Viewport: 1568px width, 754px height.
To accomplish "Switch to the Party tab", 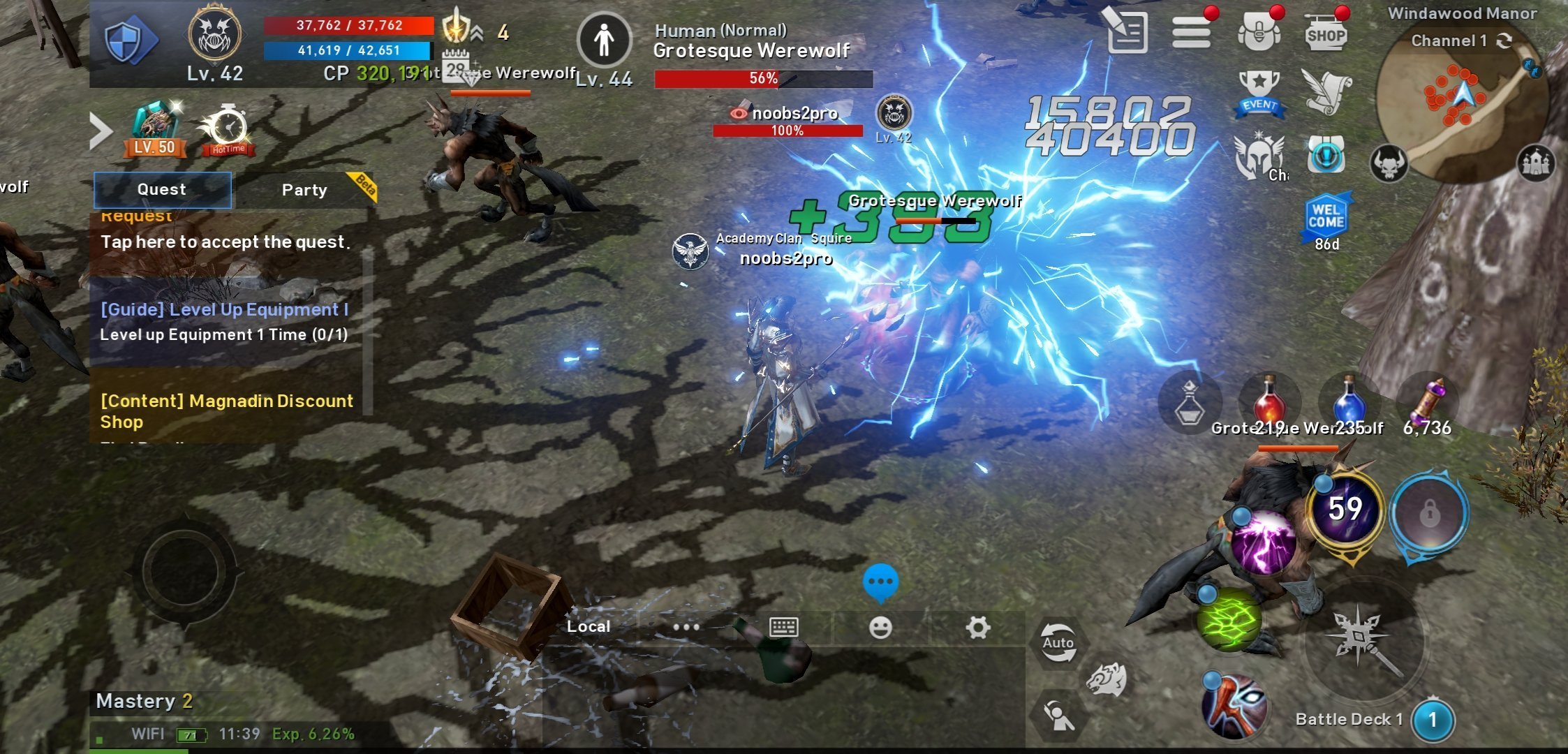I will pos(304,190).
